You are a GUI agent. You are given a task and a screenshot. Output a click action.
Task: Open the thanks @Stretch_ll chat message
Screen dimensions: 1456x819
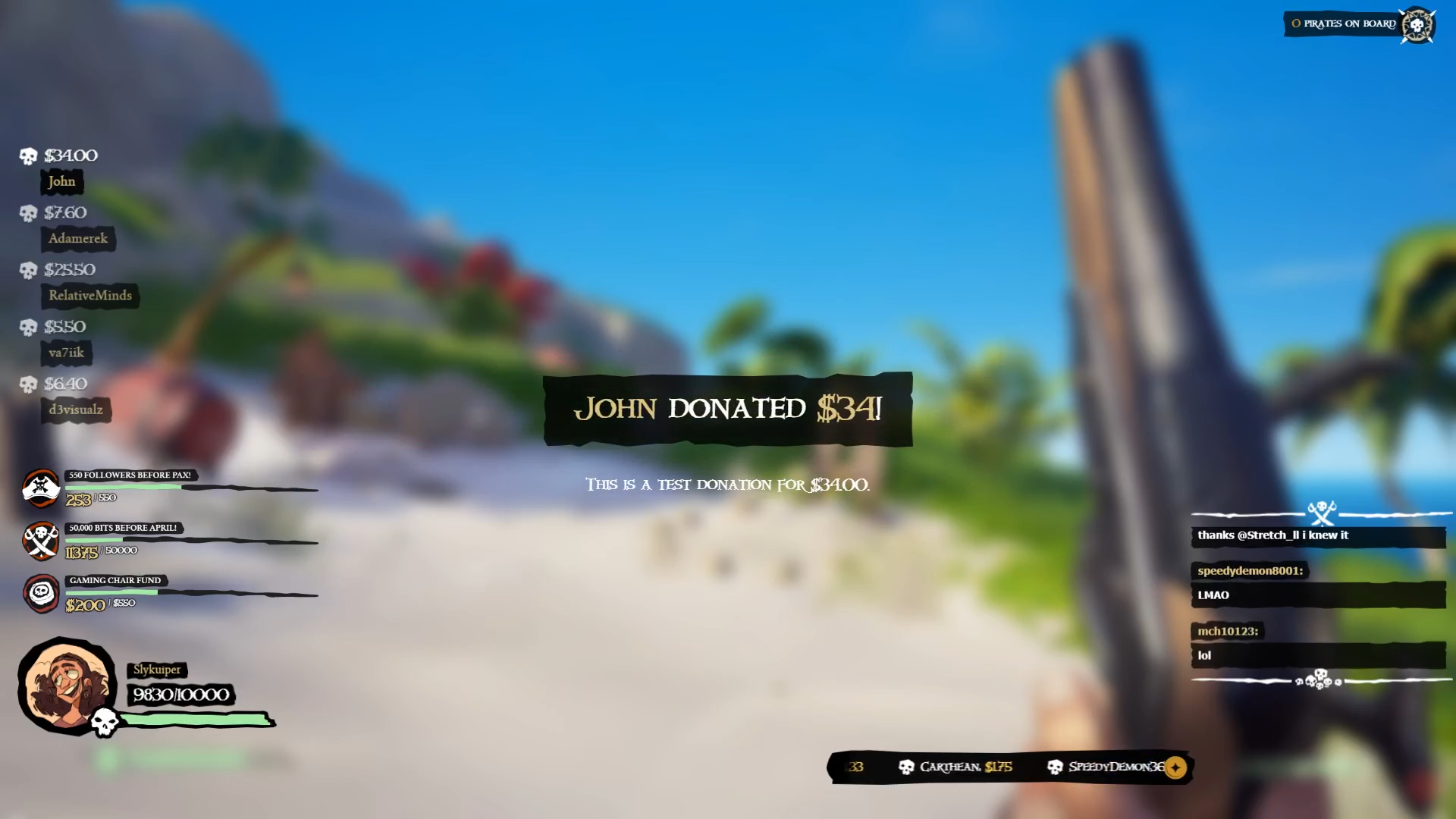tap(1273, 535)
